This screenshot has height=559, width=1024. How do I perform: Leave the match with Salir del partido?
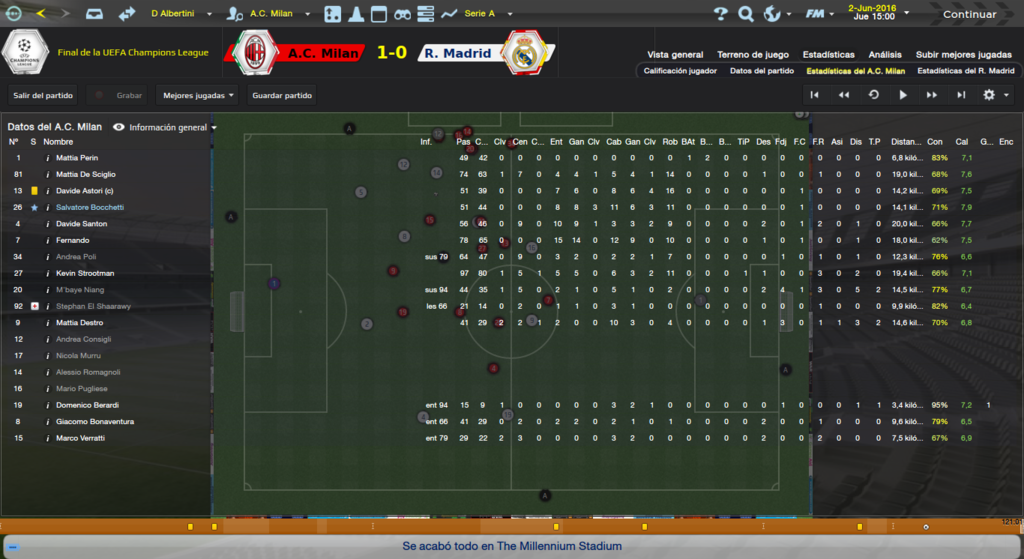(x=43, y=96)
